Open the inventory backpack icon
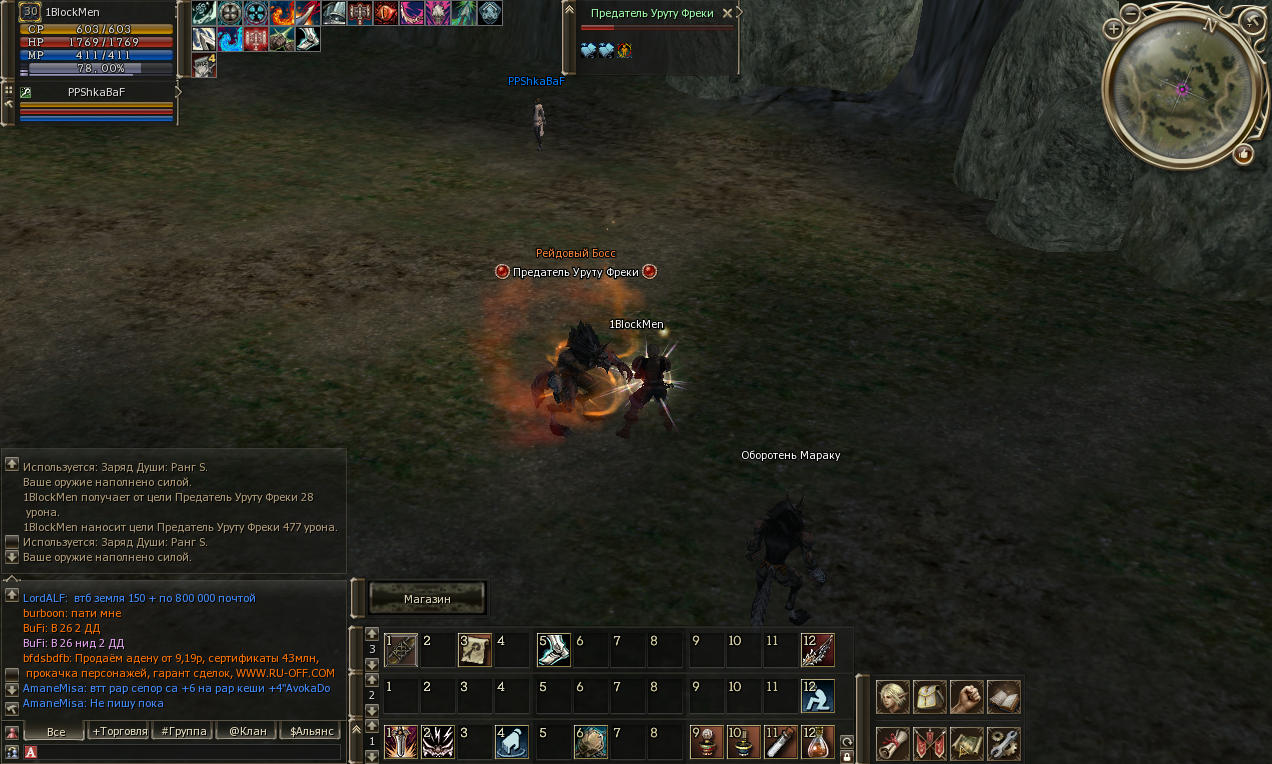This screenshot has height=764, width=1272. pyautogui.click(x=929, y=697)
